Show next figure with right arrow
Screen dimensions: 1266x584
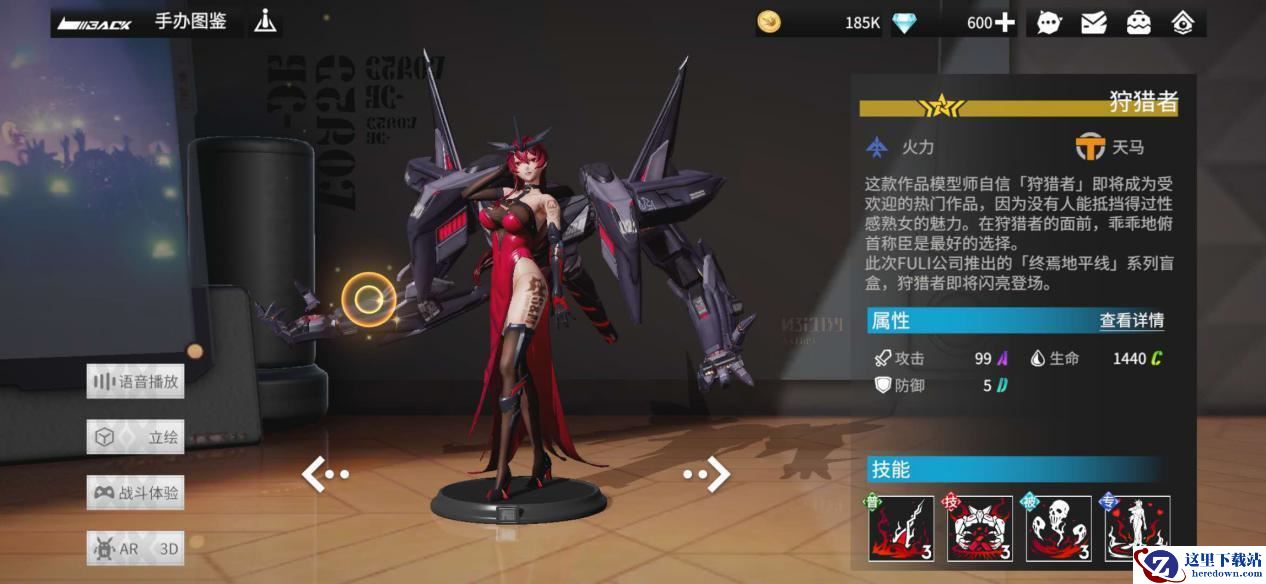(708, 474)
